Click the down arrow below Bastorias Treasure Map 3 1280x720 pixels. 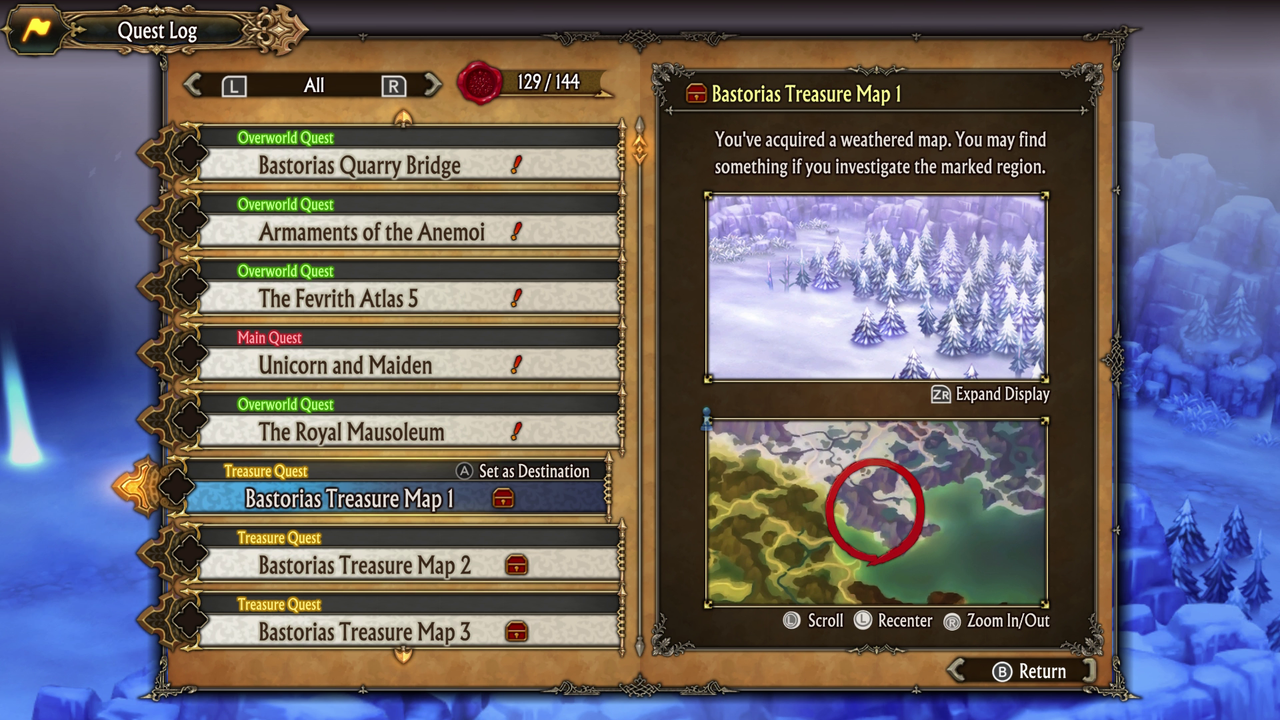(403, 655)
